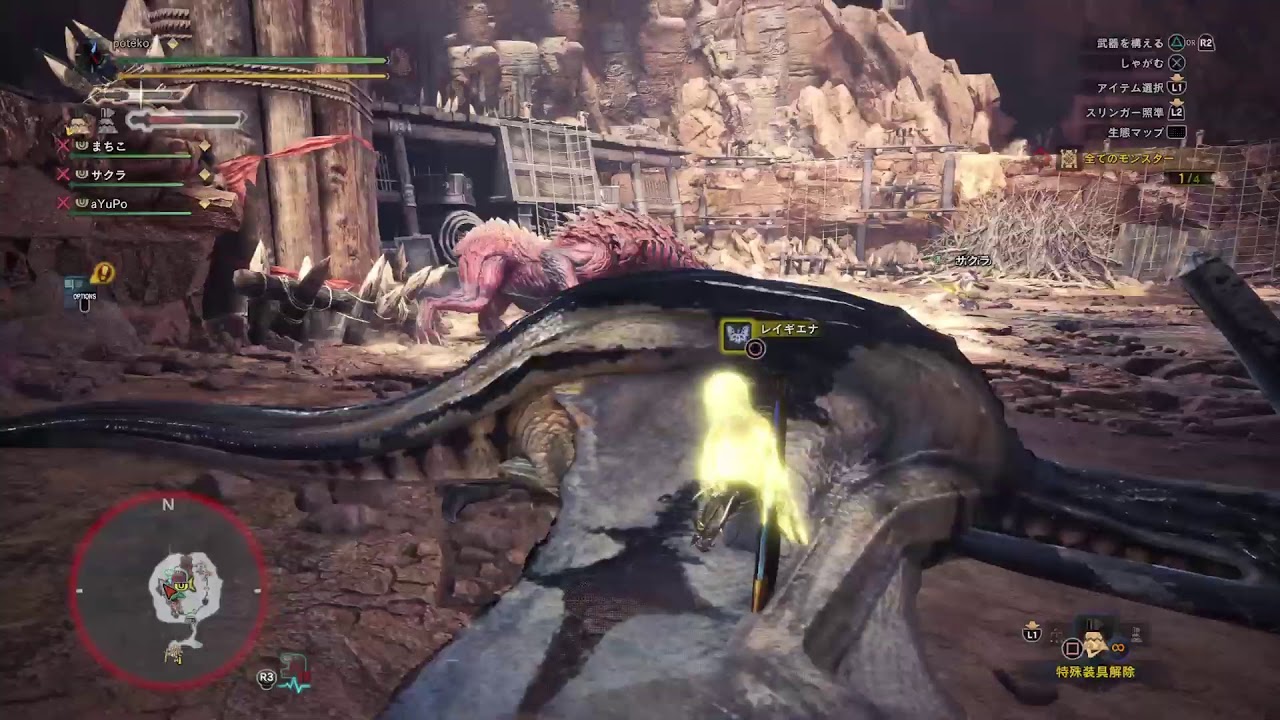Click the yellow exclamation shoutout icon

pos(101,274)
